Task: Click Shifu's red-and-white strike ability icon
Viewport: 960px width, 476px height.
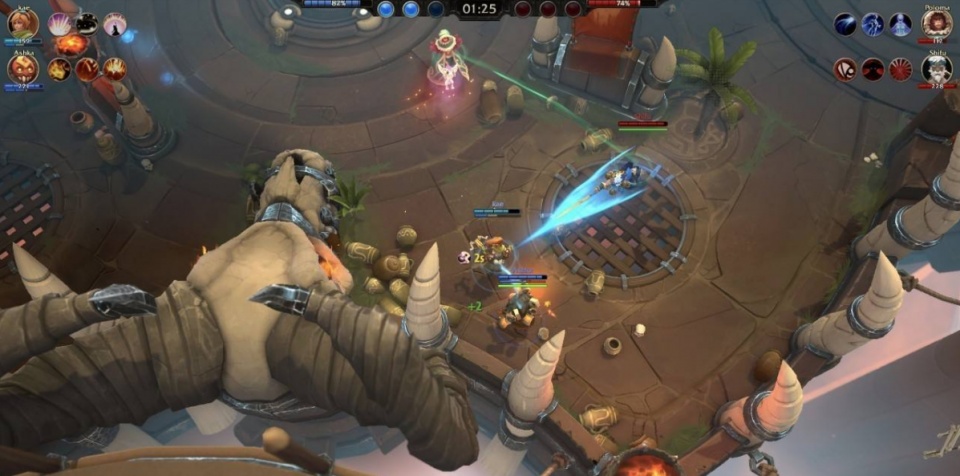Action: (846, 69)
